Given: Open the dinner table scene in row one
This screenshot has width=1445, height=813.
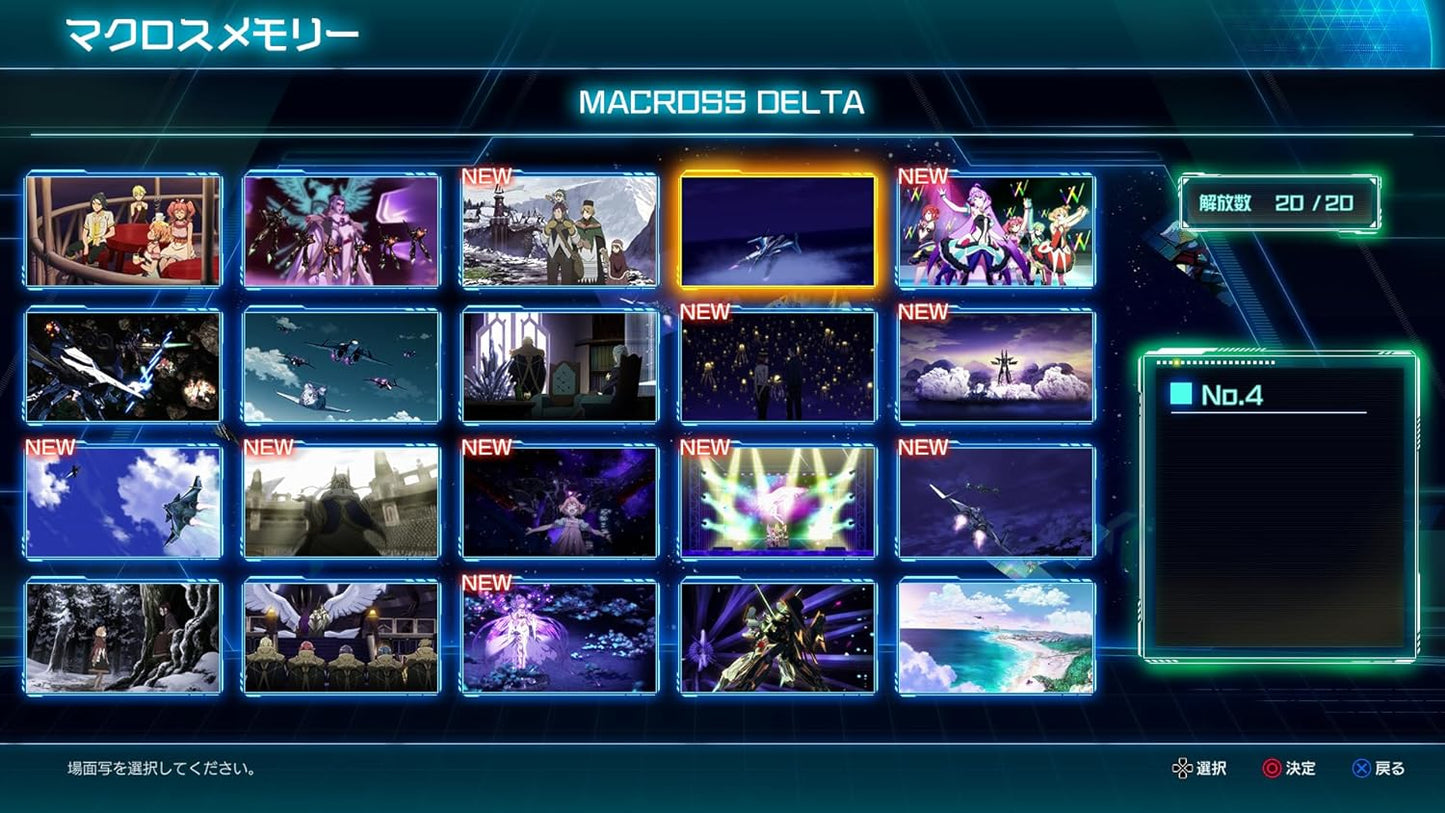Looking at the screenshot, I should coord(122,230).
